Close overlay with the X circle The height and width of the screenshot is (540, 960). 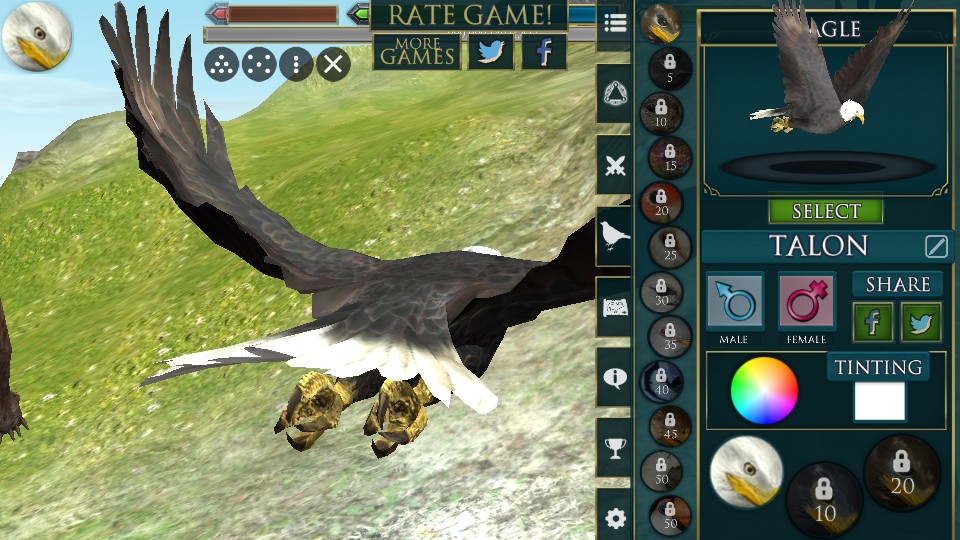333,66
